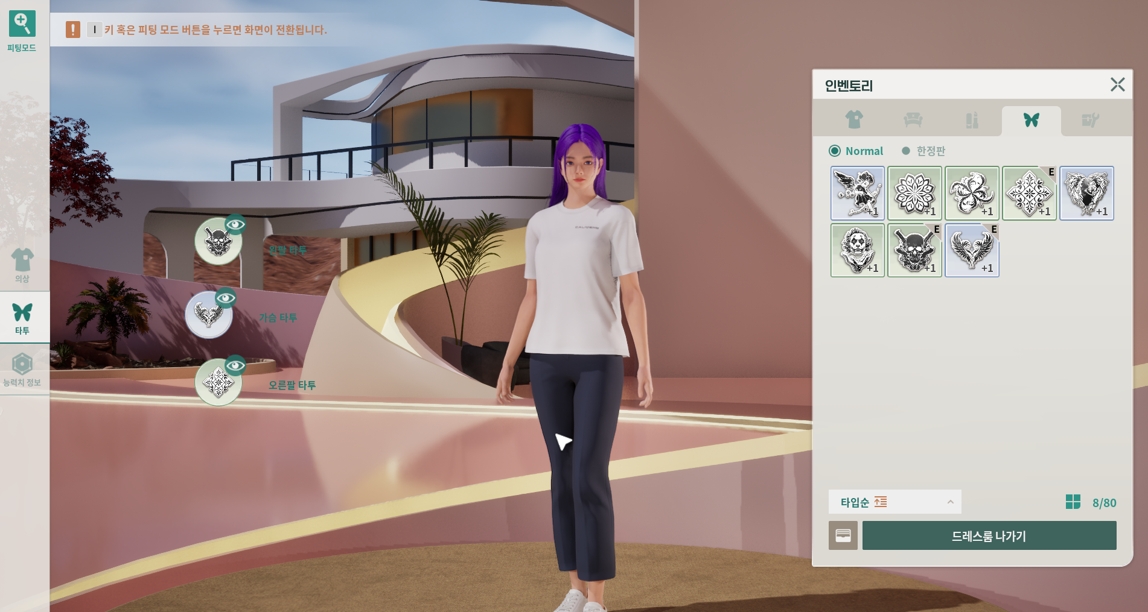Toggle visibility of the 가슴 타투 chest tattoo
Image resolution: width=1148 pixels, height=612 pixels.
[x=226, y=298]
